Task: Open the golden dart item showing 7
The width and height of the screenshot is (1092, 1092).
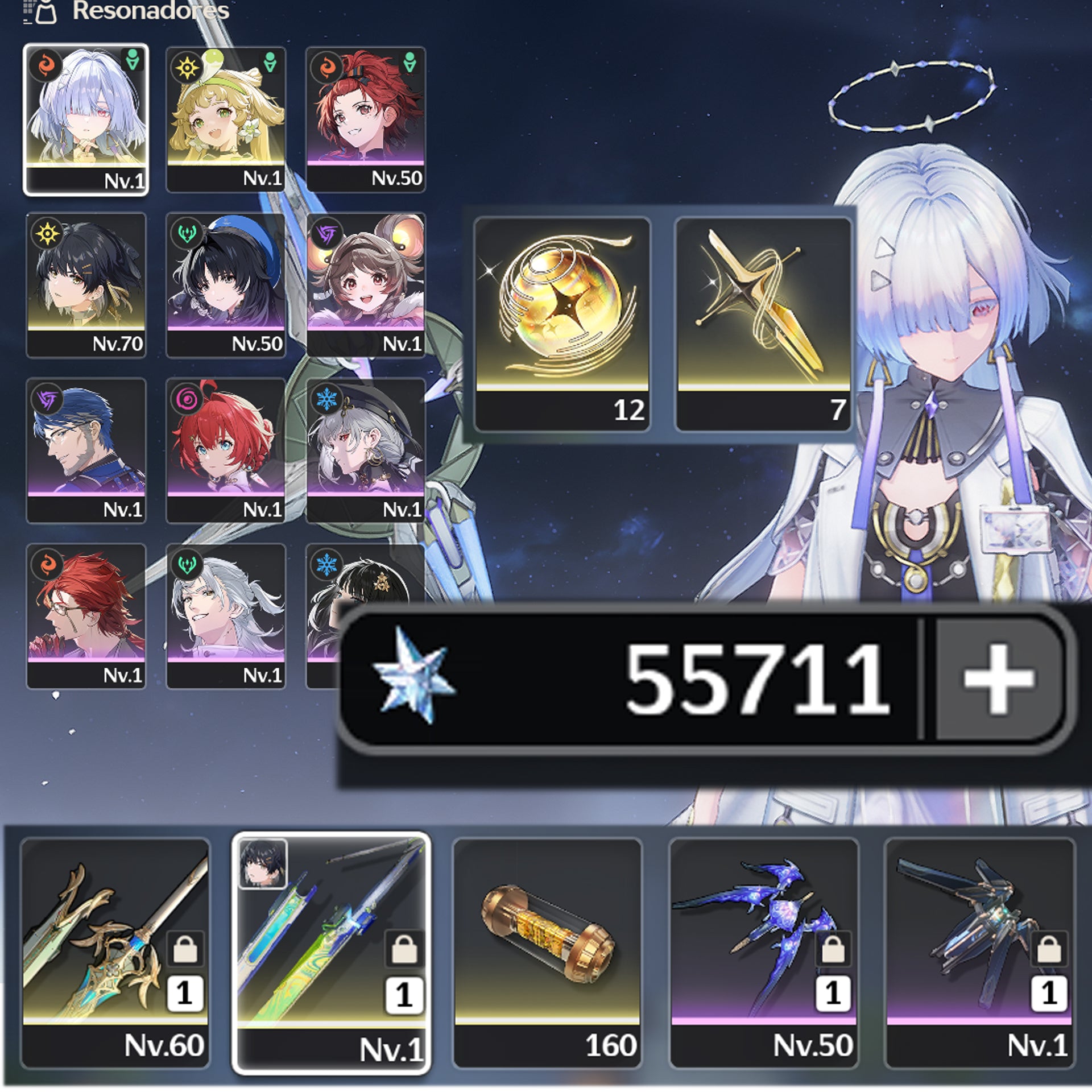Action: point(763,324)
